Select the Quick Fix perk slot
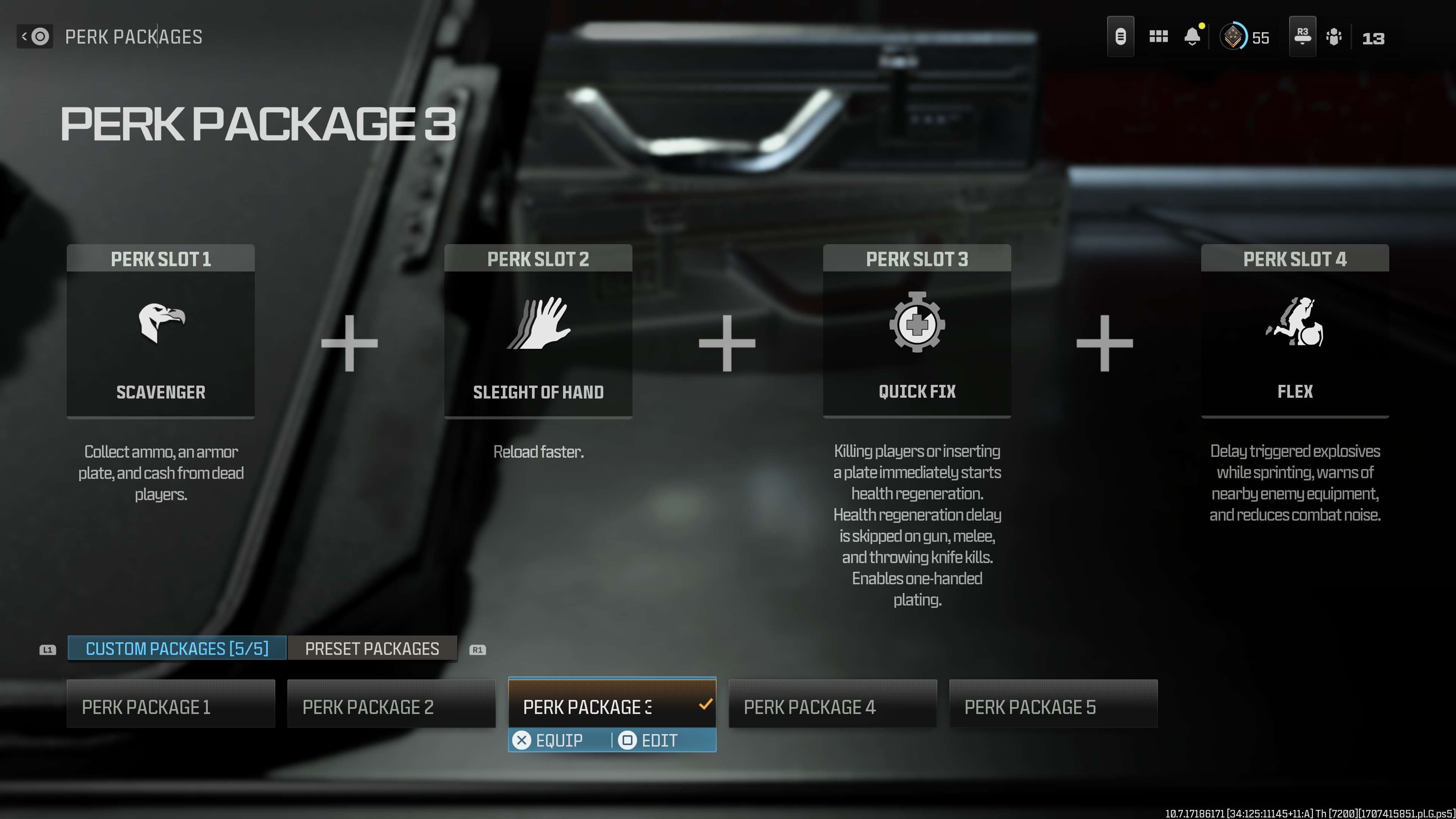 (x=917, y=331)
